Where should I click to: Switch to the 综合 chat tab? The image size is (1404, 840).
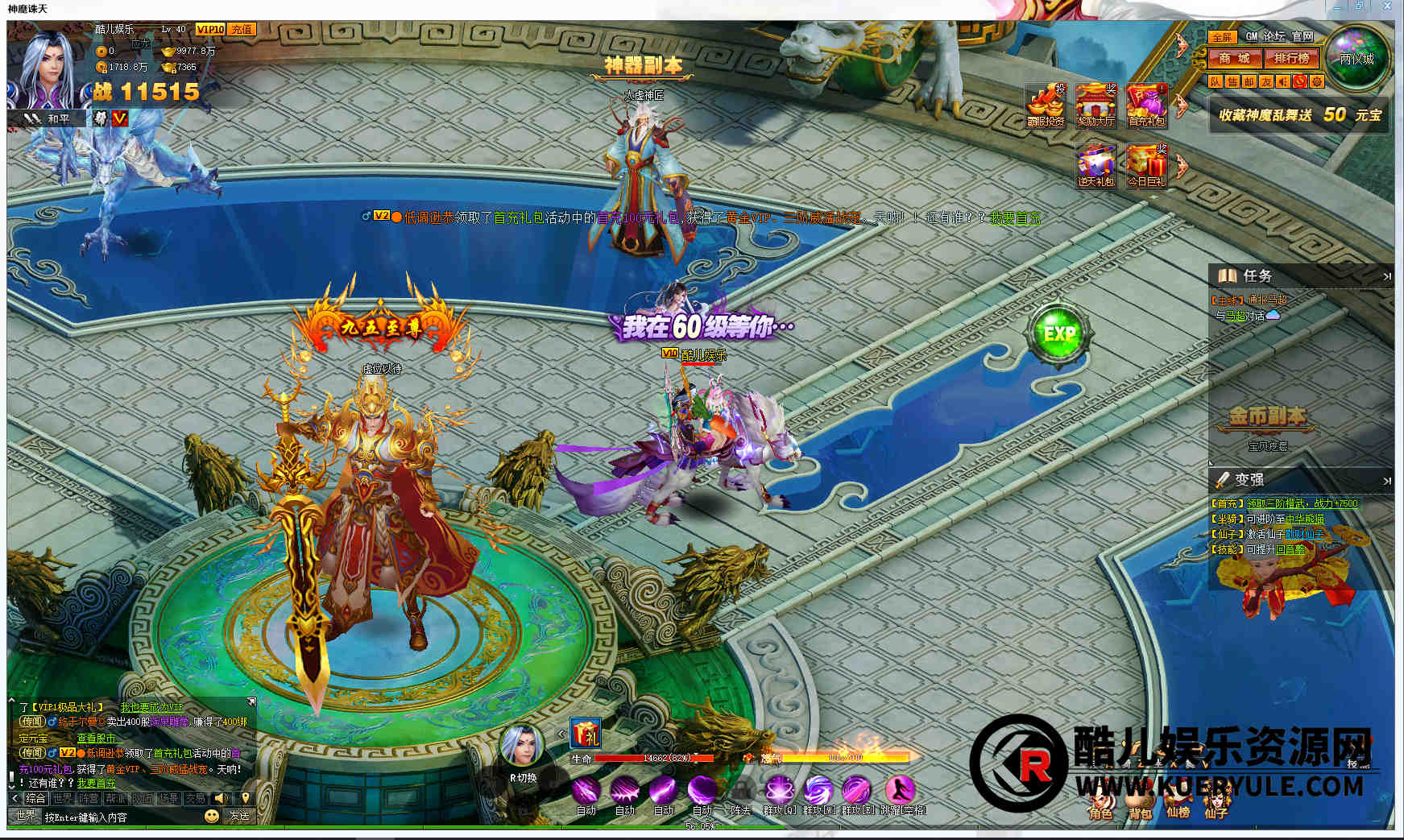35,798
